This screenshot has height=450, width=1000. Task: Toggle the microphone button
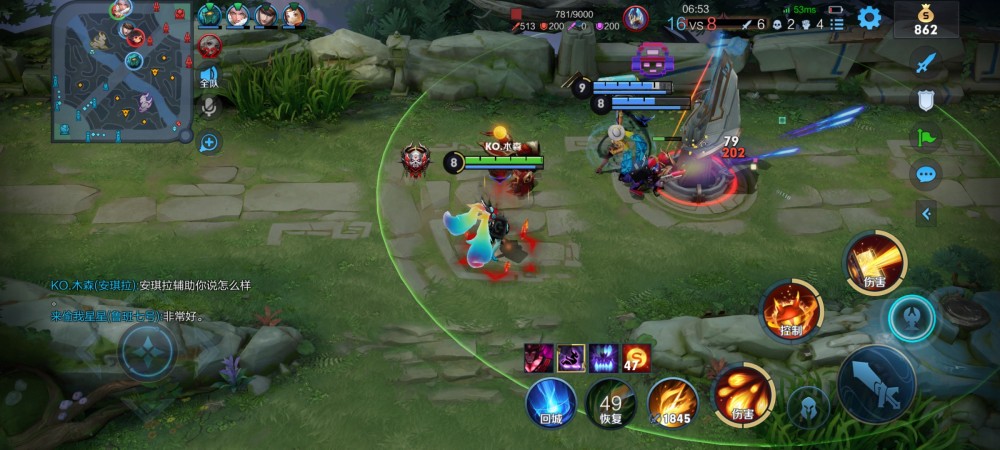(209, 107)
